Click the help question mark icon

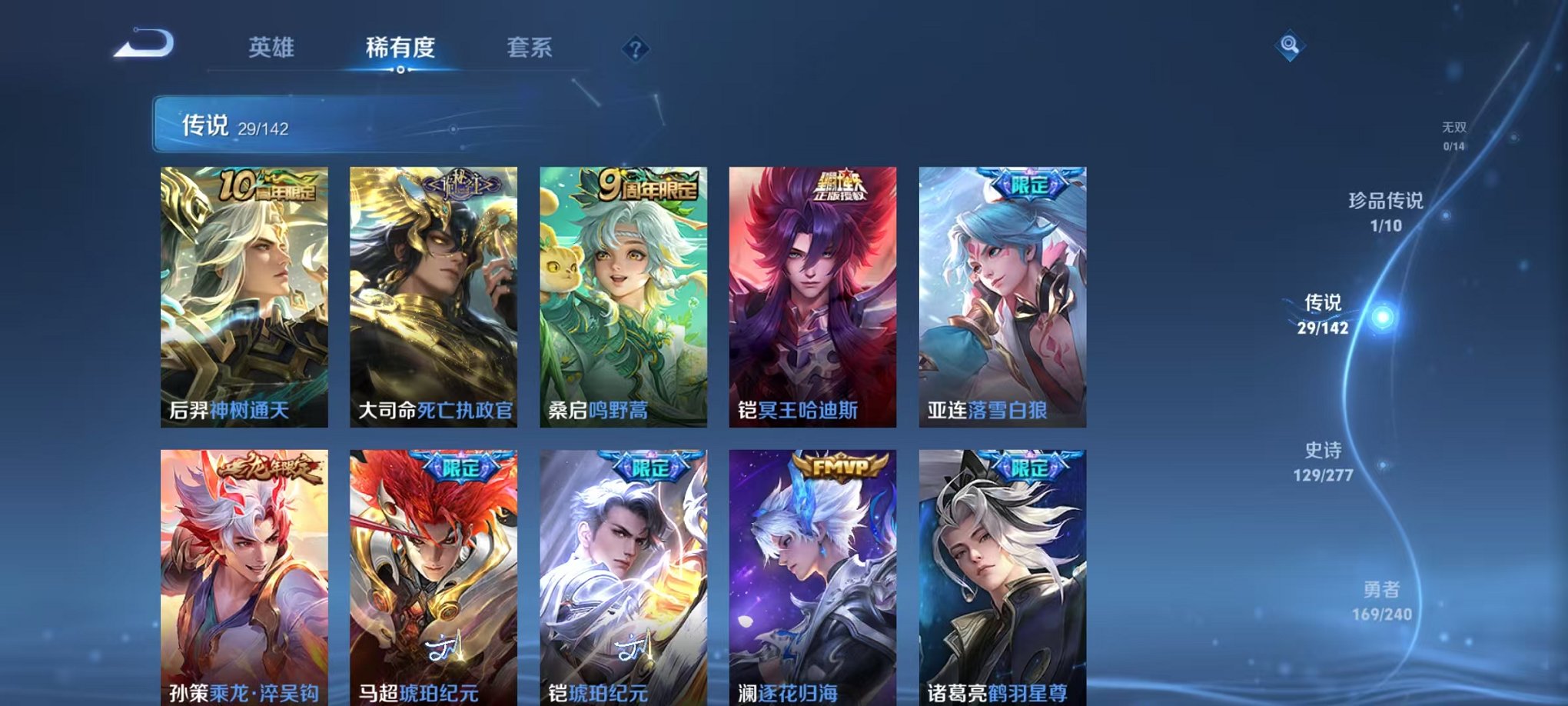[634, 49]
